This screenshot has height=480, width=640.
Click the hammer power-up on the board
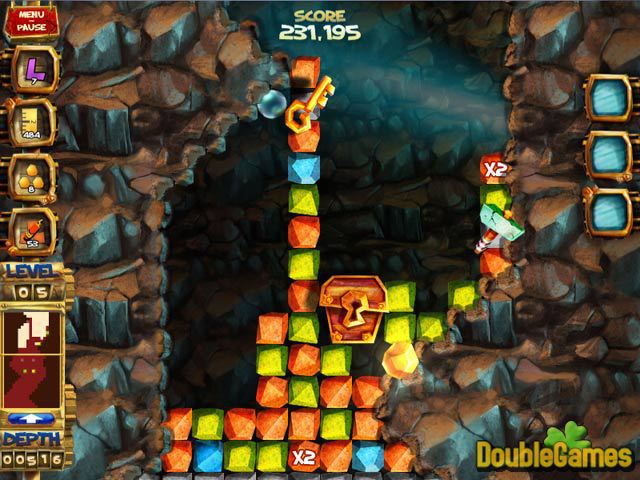coord(497,227)
